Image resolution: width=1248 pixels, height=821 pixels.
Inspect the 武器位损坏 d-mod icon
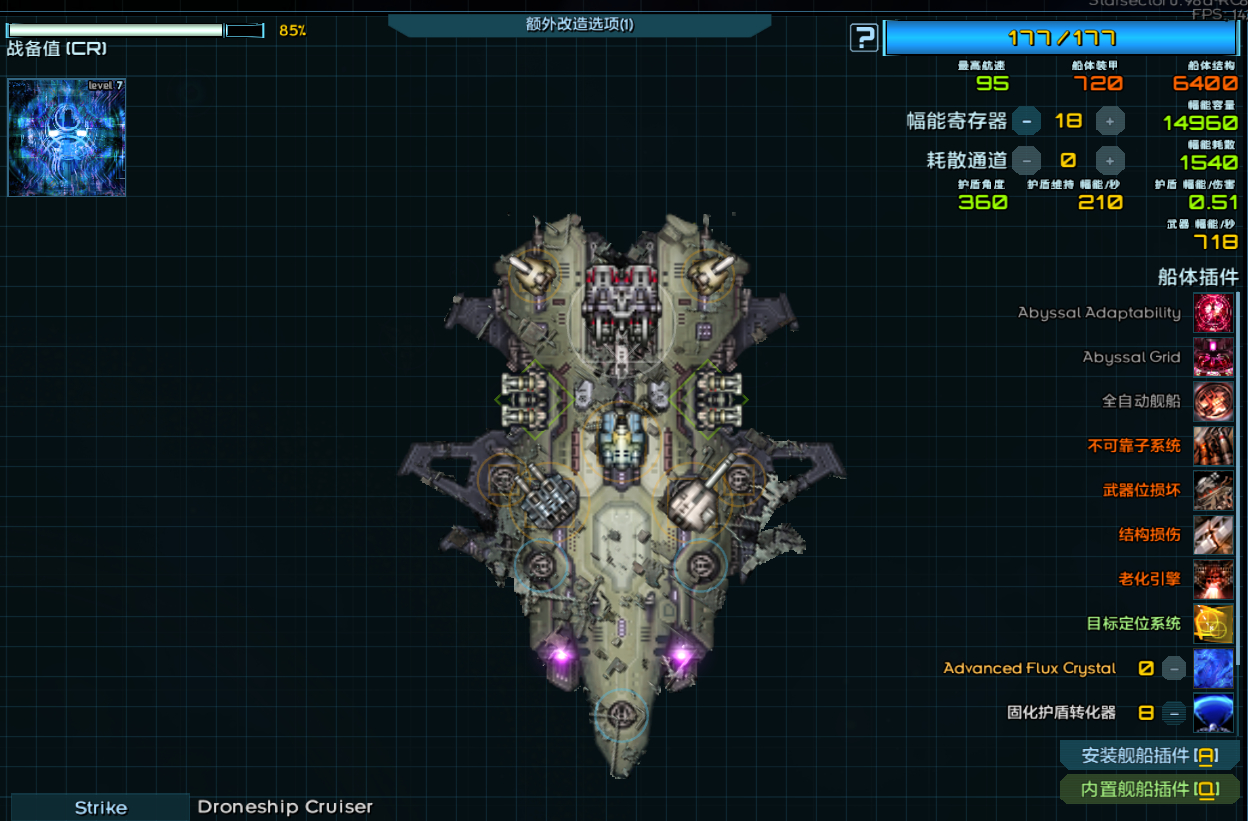point(1213,490)
